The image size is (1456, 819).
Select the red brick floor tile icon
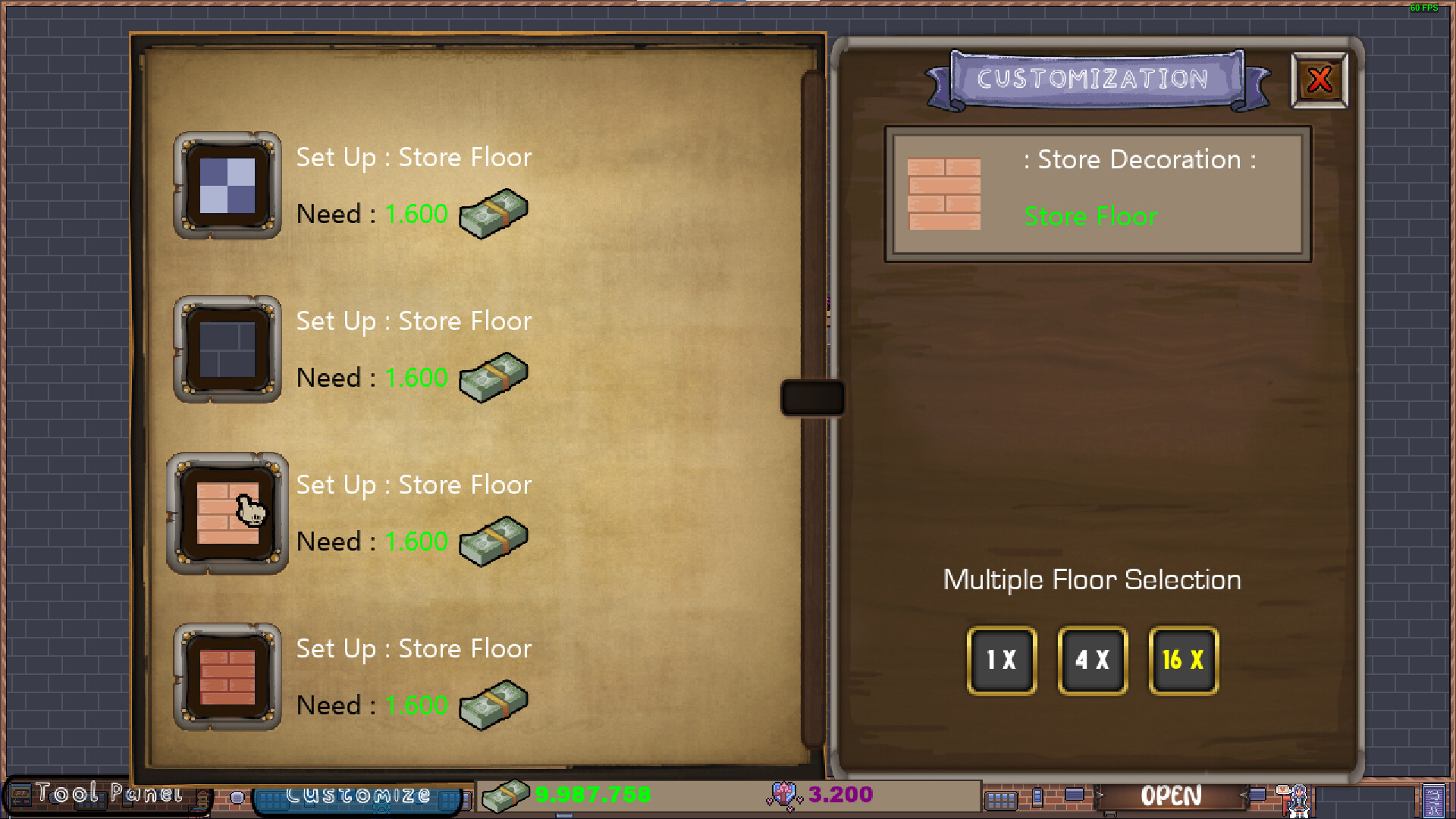(x=227, y=678)
